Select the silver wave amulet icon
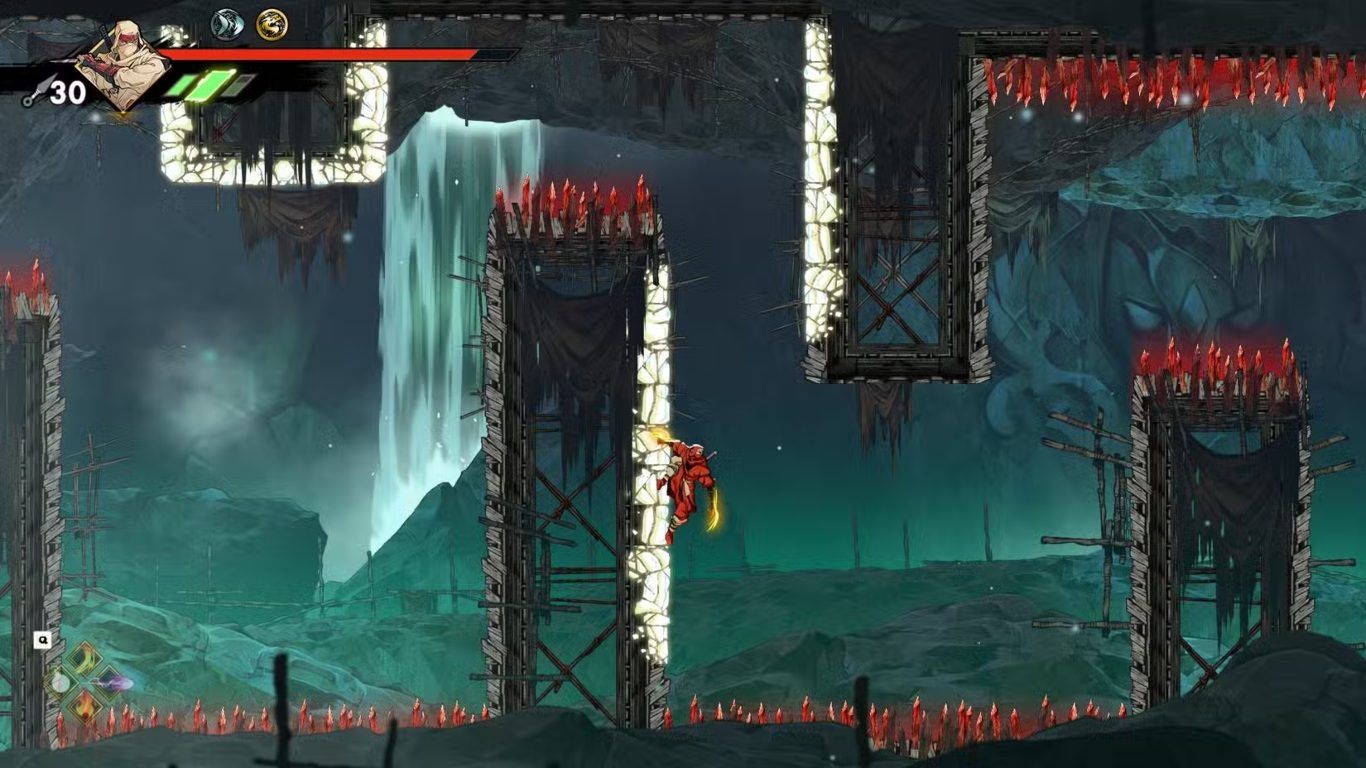This screenshot has width=1366, height=768. pos(228,24)
